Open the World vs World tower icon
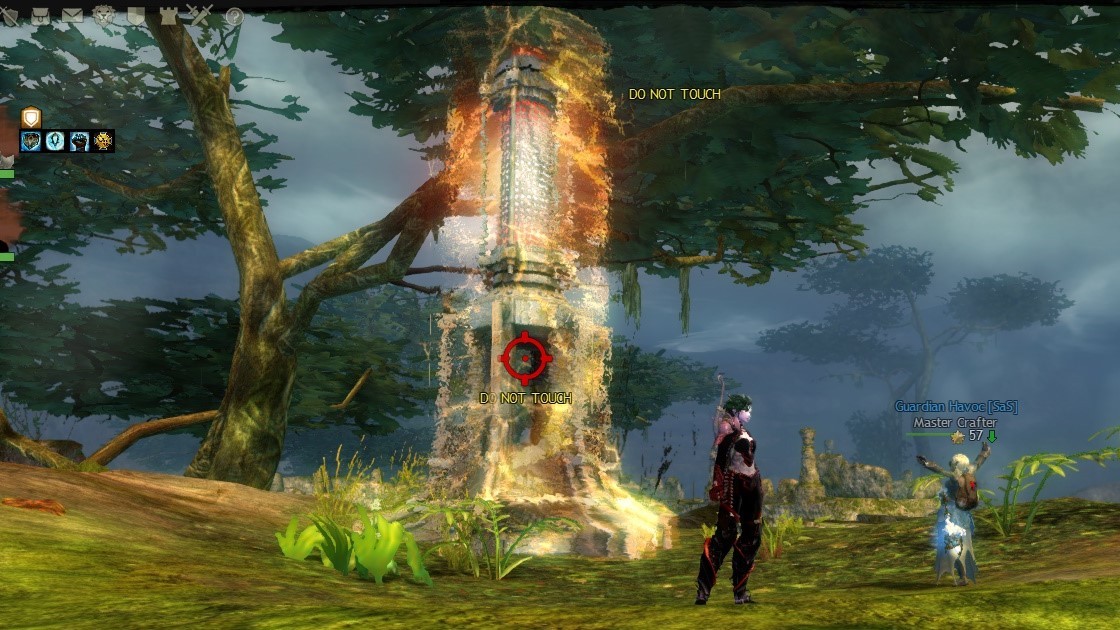Screen dimensions: 1120x630 167,15
